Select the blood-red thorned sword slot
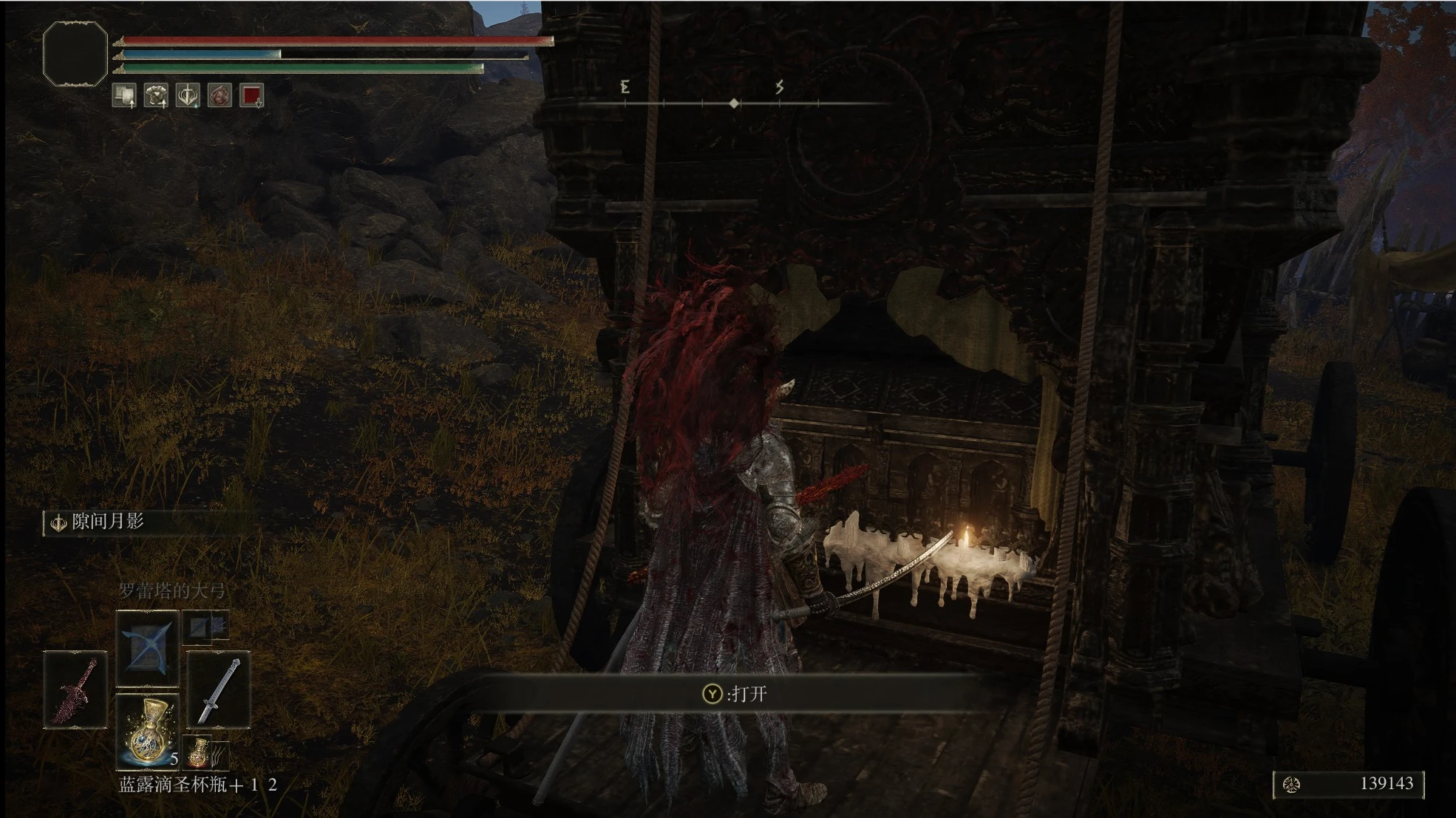 click(x=75, y=689)
